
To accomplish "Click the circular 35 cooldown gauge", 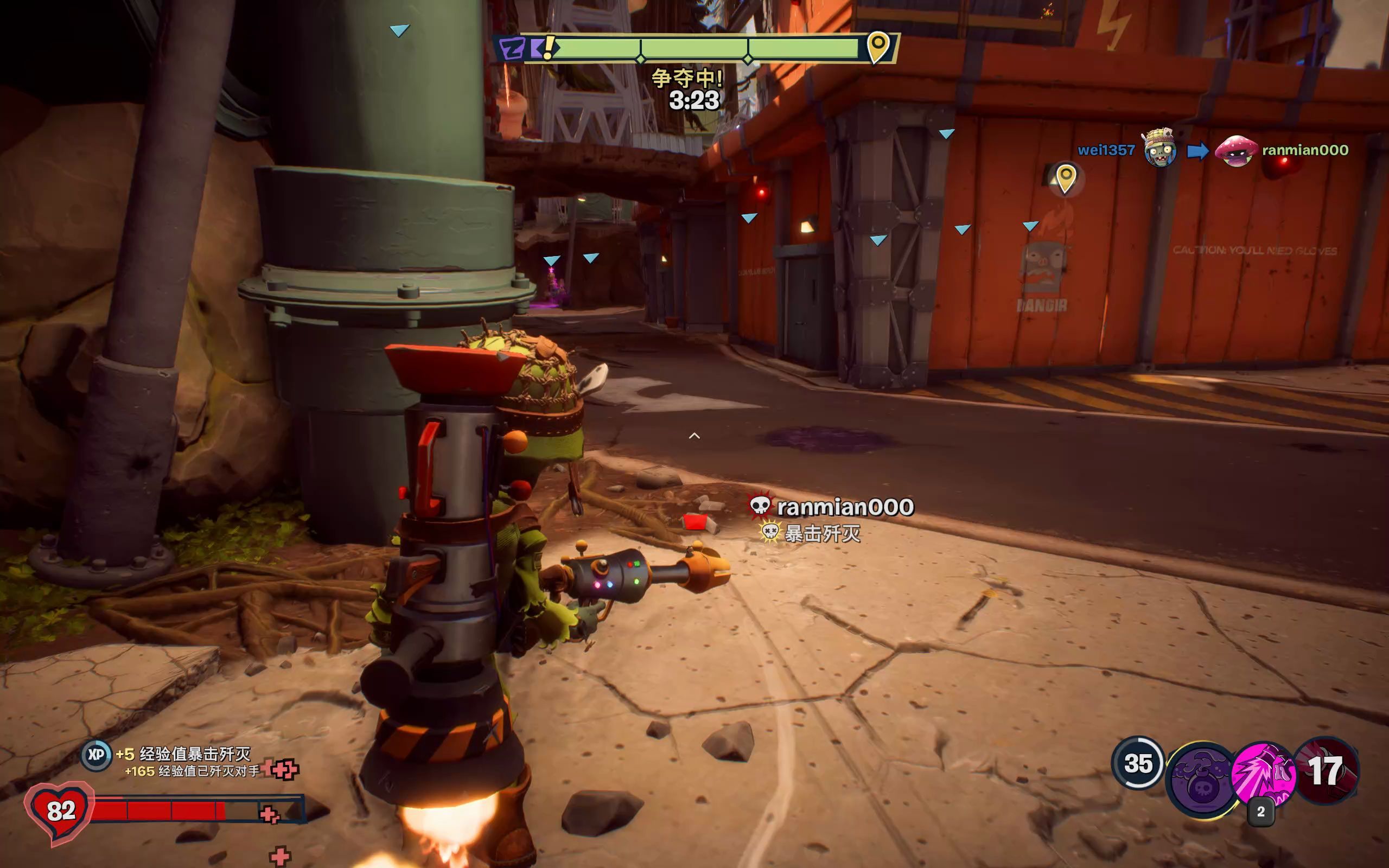I will click(1138, 763).
